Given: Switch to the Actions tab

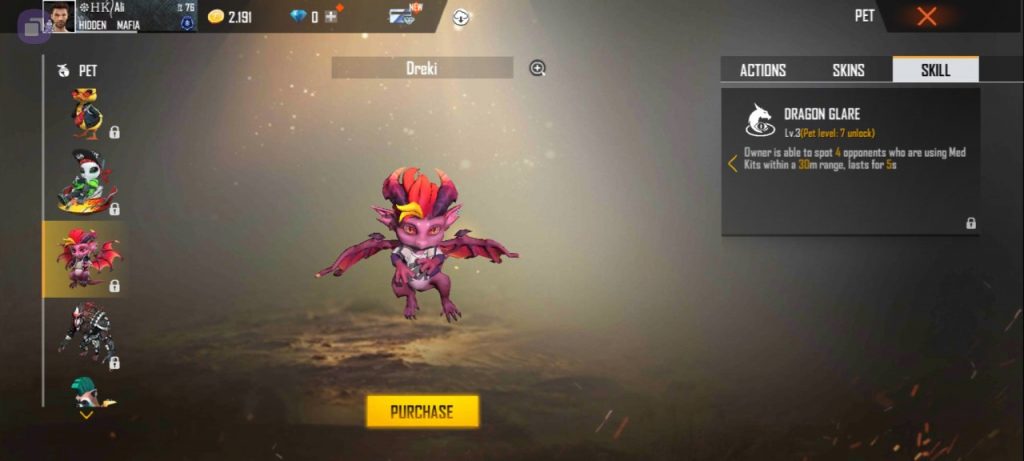Looking at the screenshot, I should coord(762,70).
